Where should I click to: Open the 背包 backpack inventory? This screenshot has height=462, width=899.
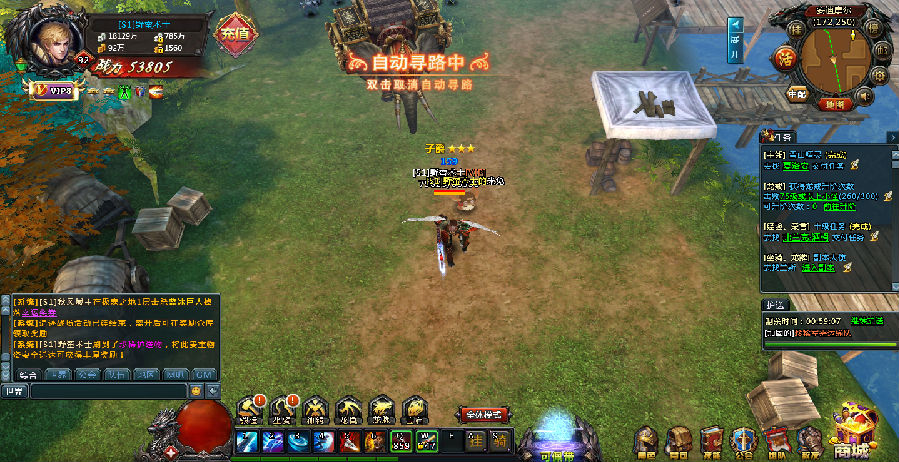pos(680,440)
